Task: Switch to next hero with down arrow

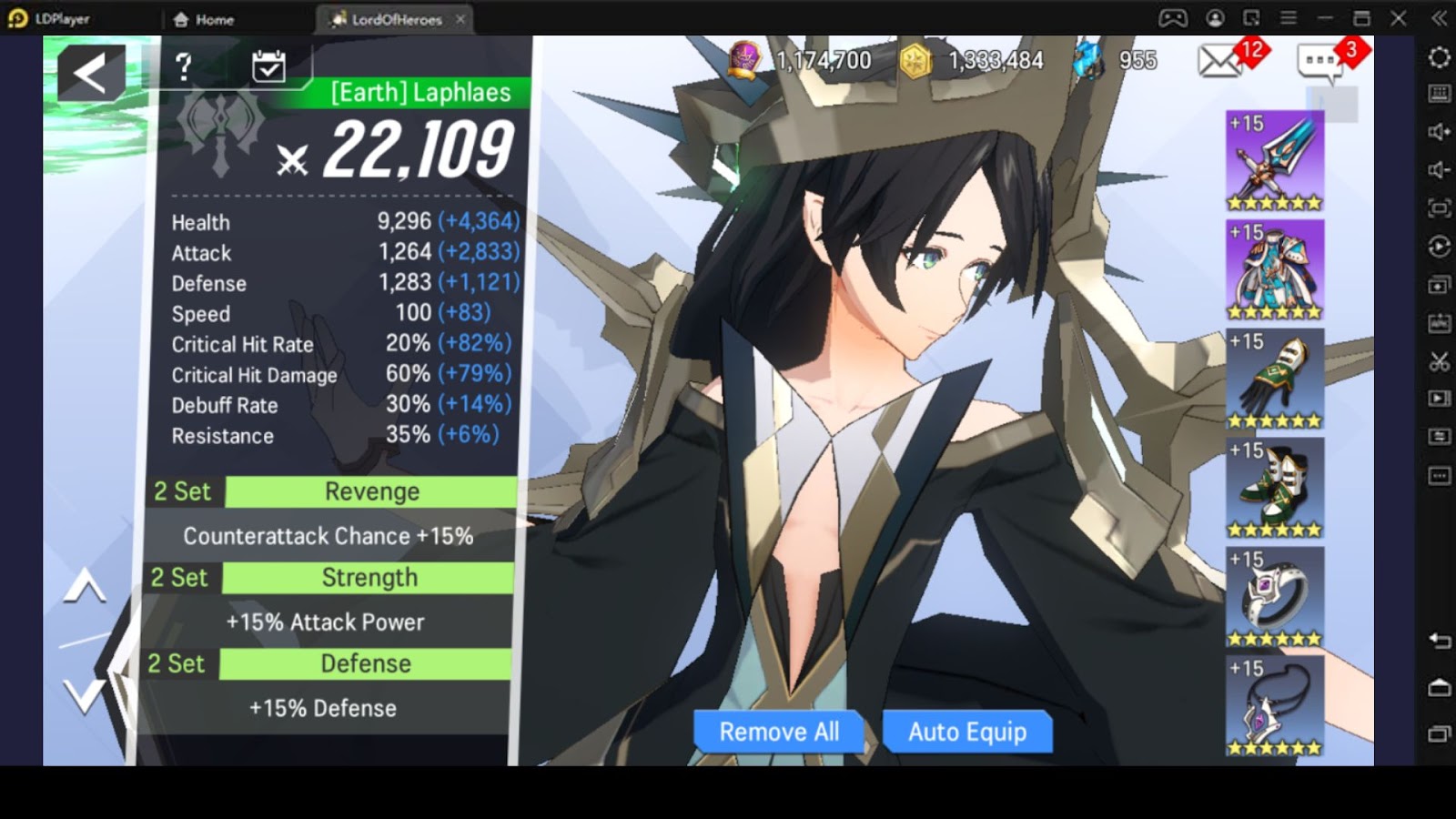Action: 85,698
